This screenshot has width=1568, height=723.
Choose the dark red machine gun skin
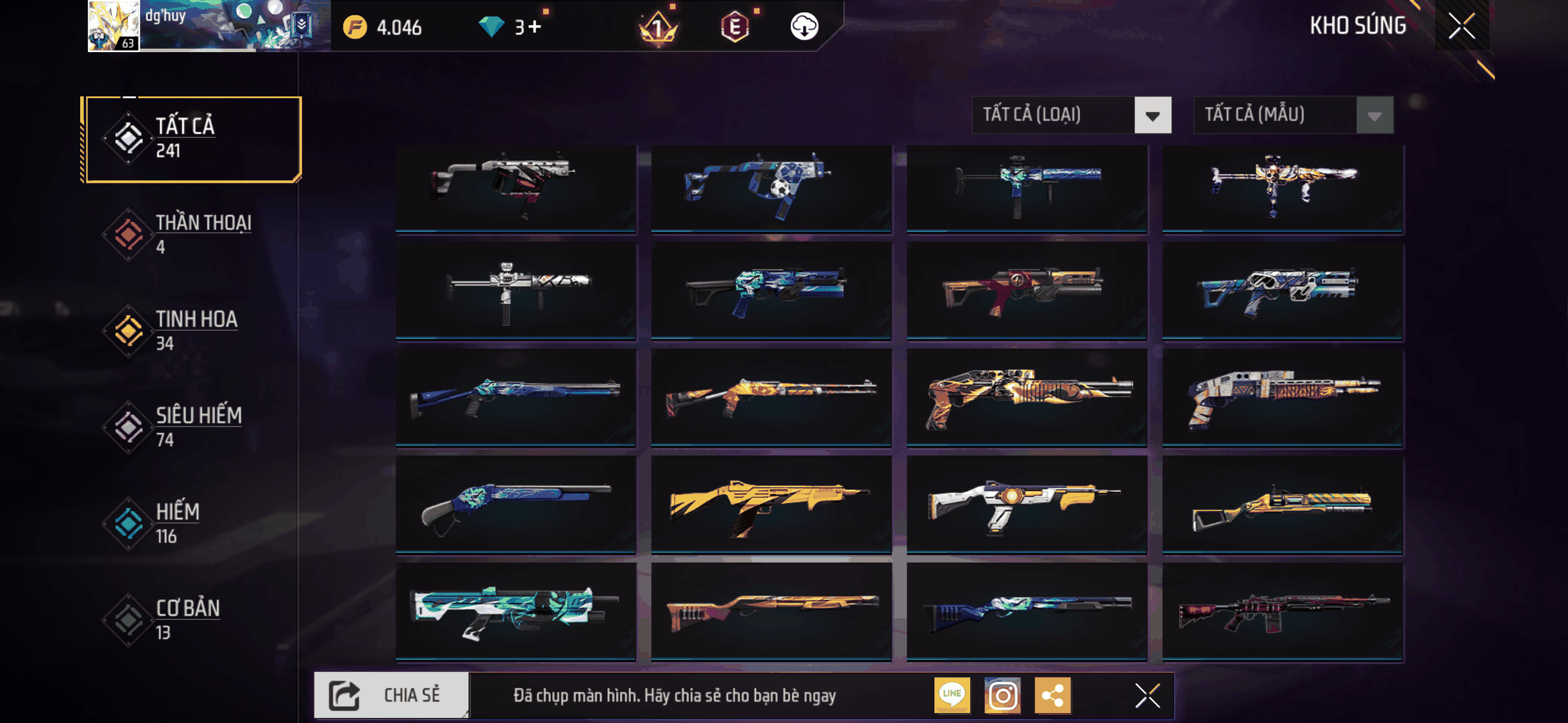click(x=1283, y=611)
